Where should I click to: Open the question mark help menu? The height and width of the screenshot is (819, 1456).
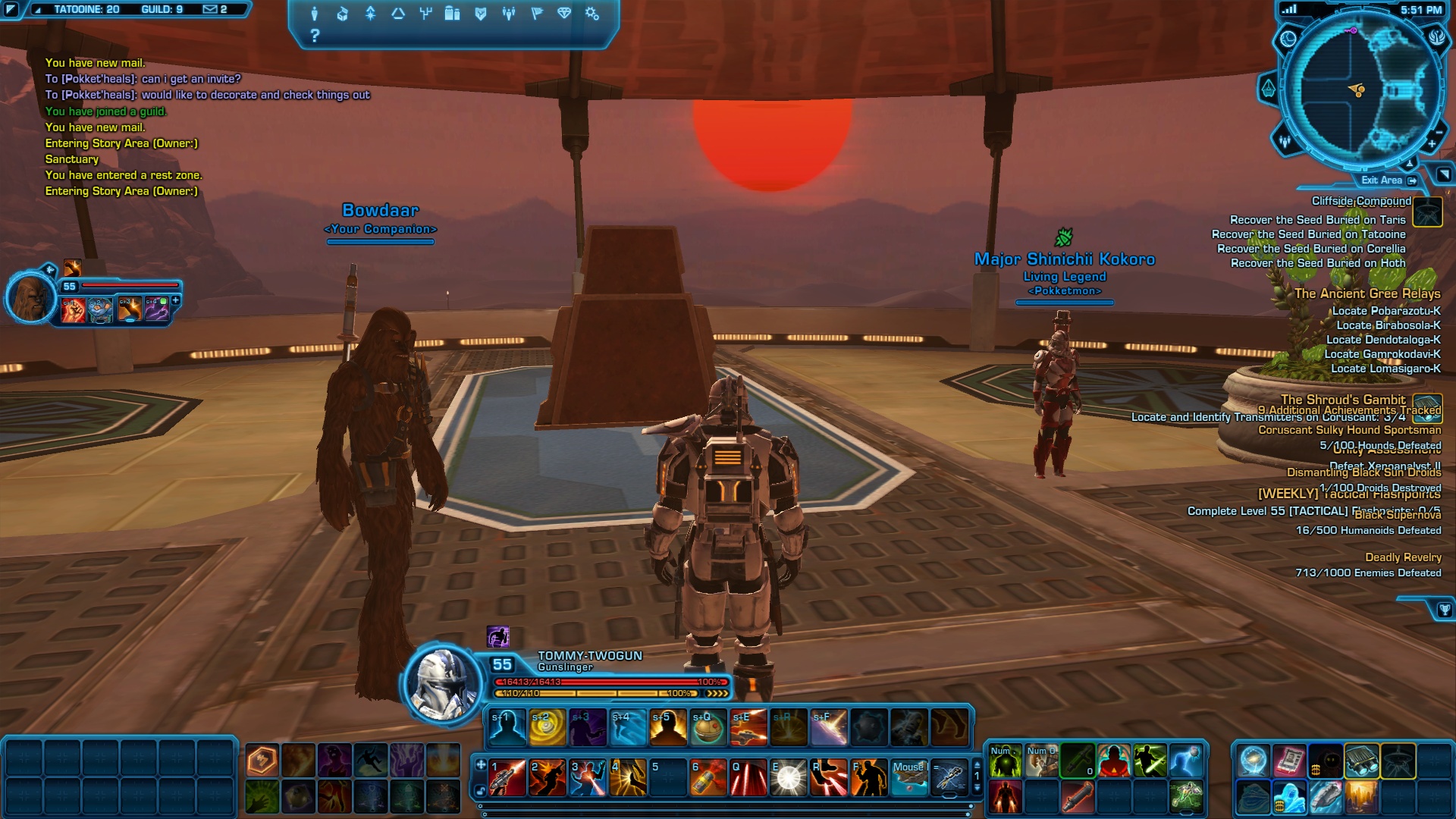tap(315, 36)
